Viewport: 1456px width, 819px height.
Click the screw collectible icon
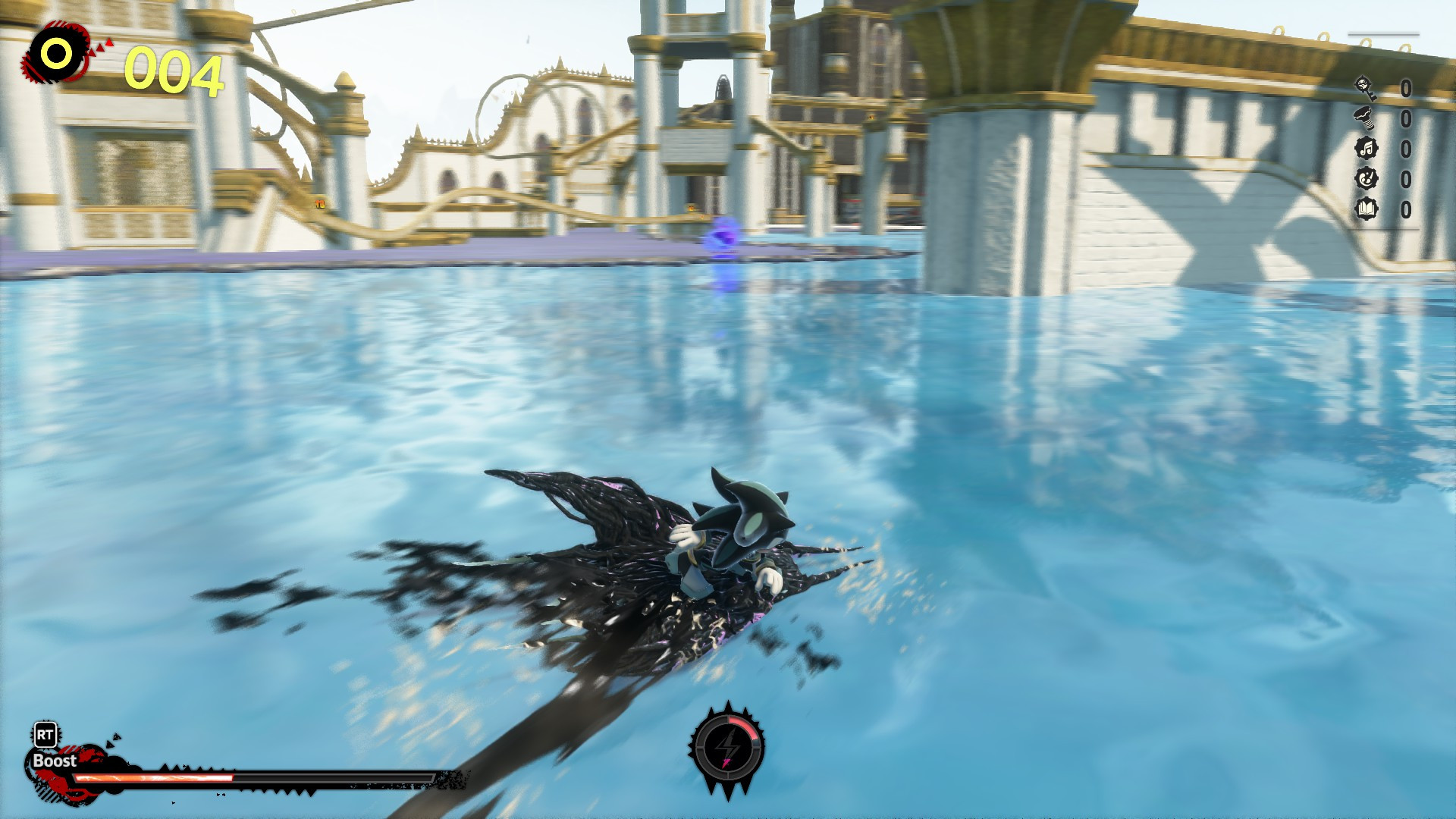pyautogui.click(x=1365, y=118)
